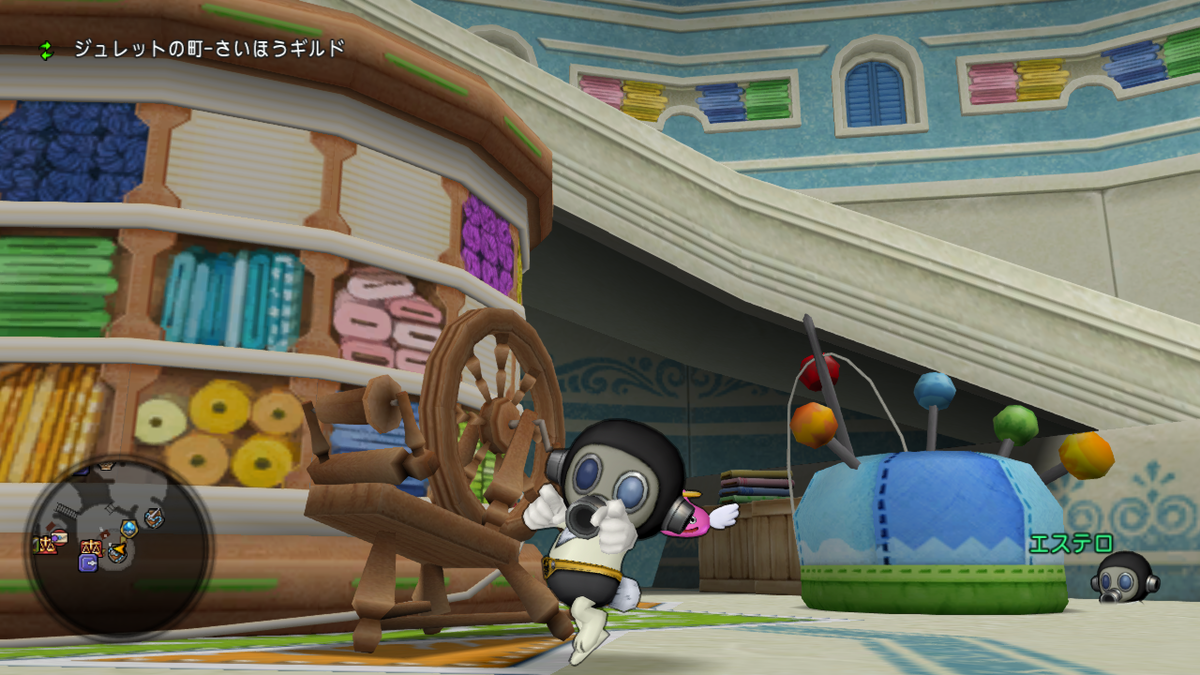Click the red round letter marker on minimap
This screenshot has width=1200, height=675.
59,537
